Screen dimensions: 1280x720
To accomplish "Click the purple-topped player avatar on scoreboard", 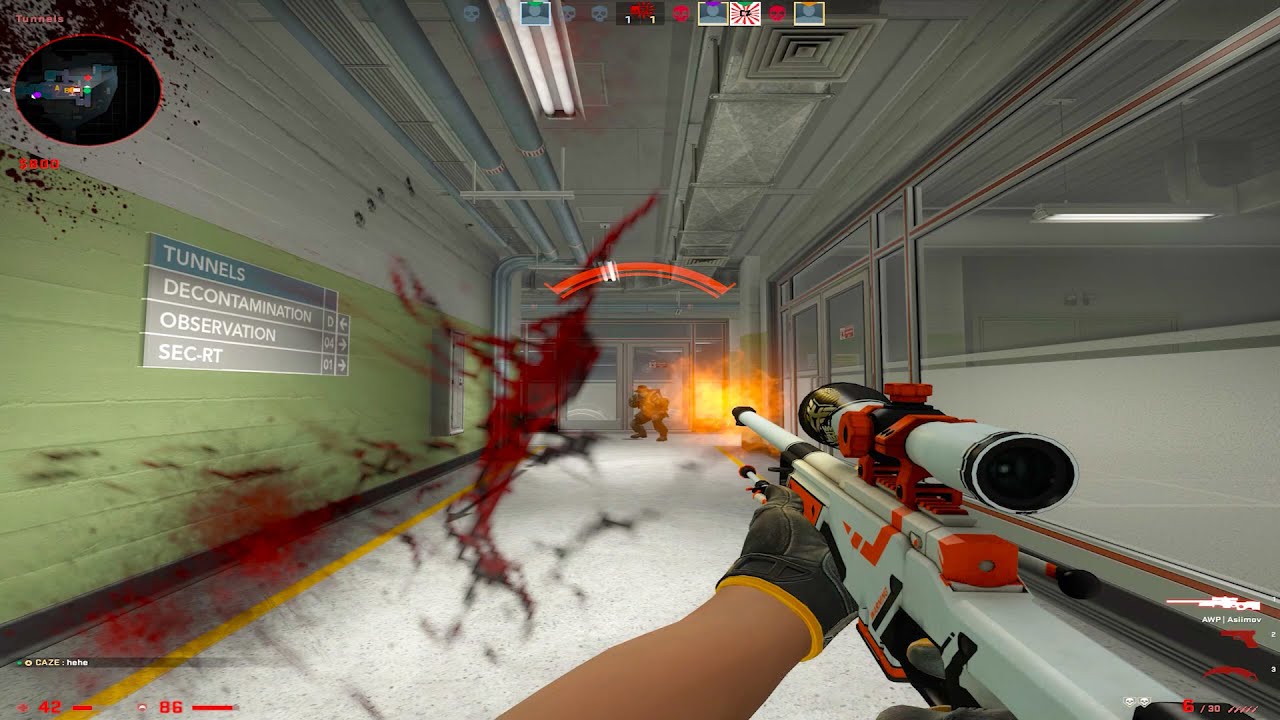I will coord(713,13).
